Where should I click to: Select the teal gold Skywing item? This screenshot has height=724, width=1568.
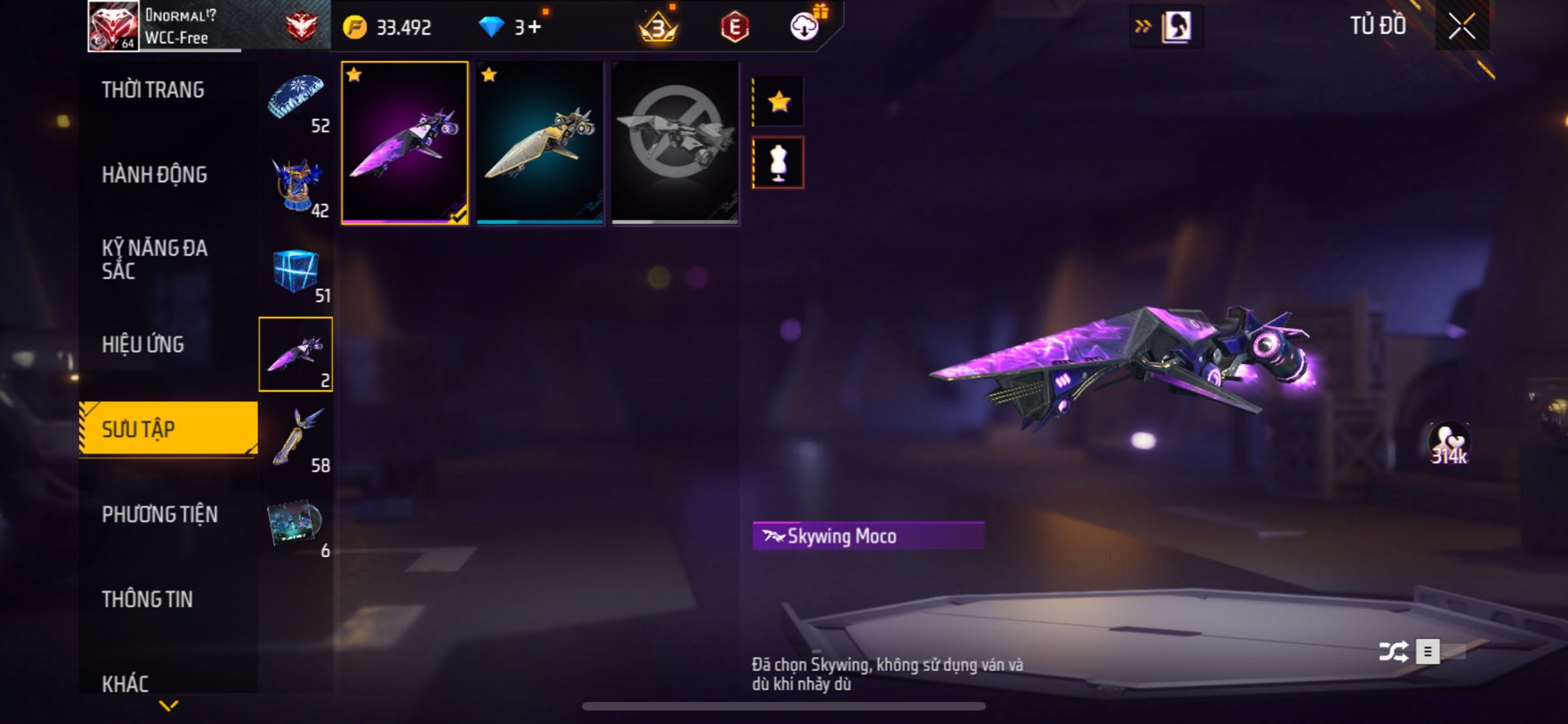click(540, 143)
